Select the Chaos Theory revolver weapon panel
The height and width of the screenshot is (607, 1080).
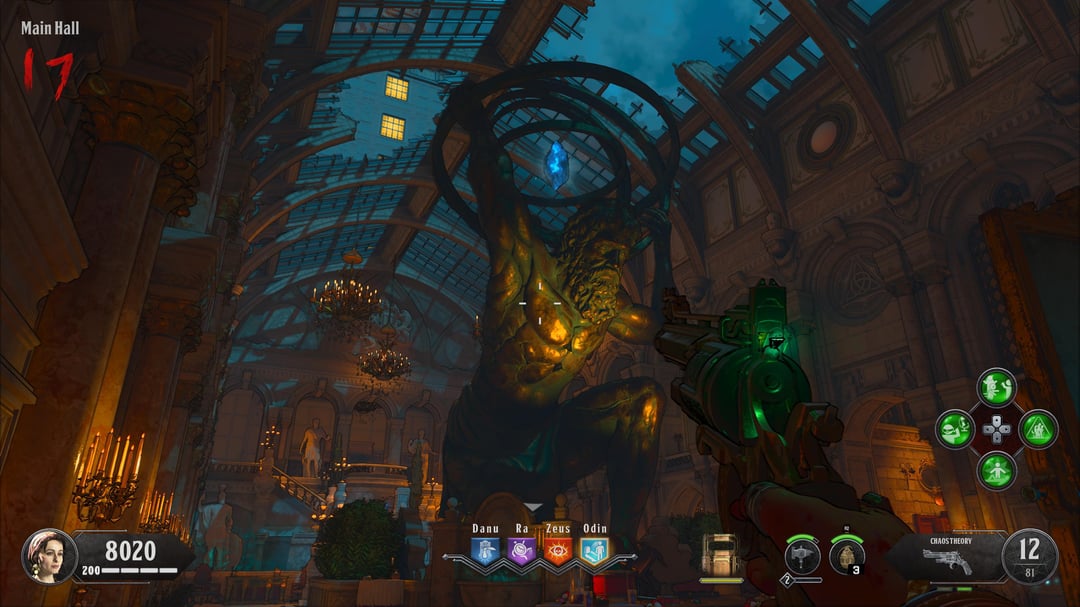[x=948, y=556]
